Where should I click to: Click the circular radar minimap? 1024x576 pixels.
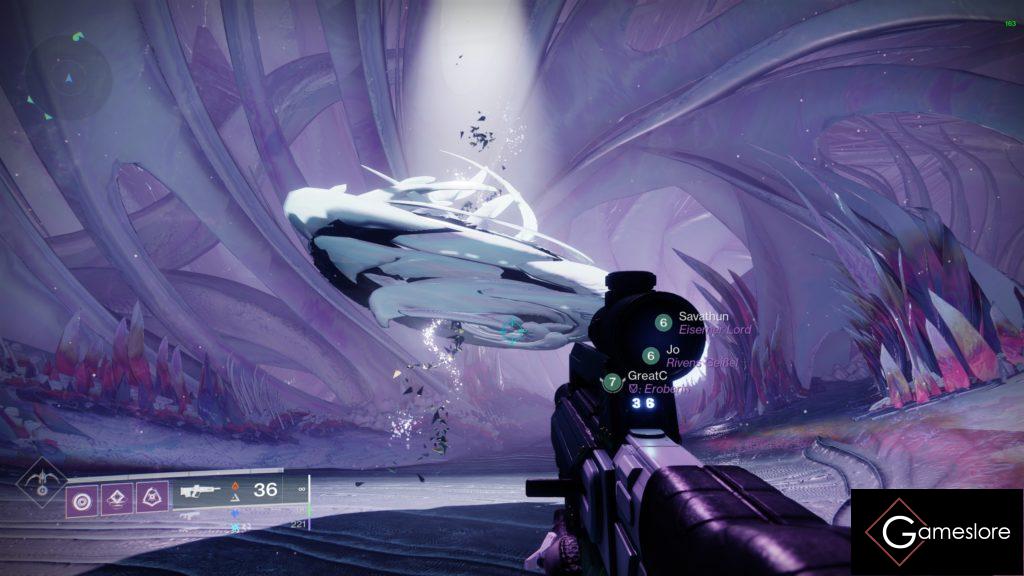click(67, 76)
